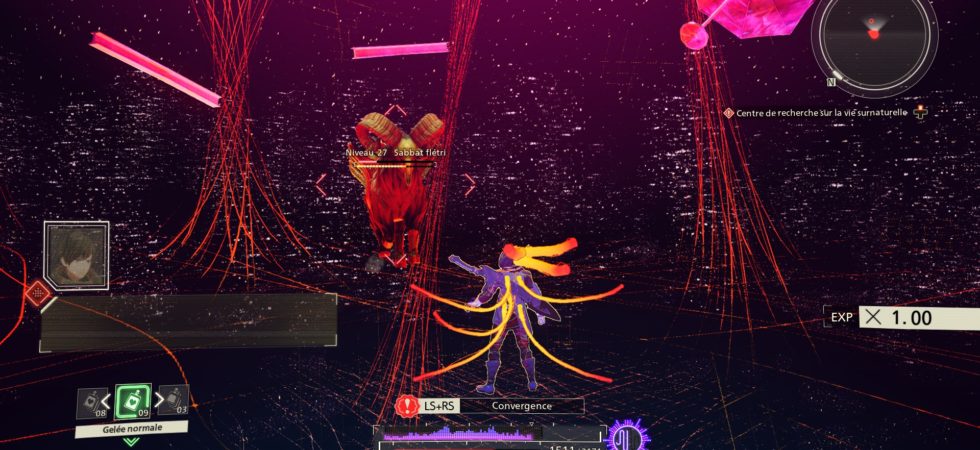Image resolution: width=980 pixels, height=450 pixels.
Task: Click the red diamond icon beside the portrait
Action: [x=39, y=293]
